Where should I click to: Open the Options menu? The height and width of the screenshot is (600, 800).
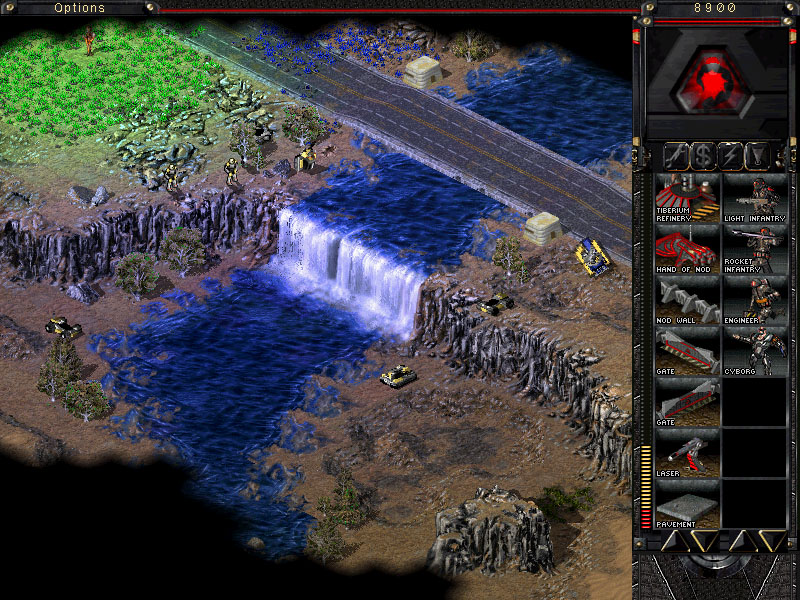[79, 8]
